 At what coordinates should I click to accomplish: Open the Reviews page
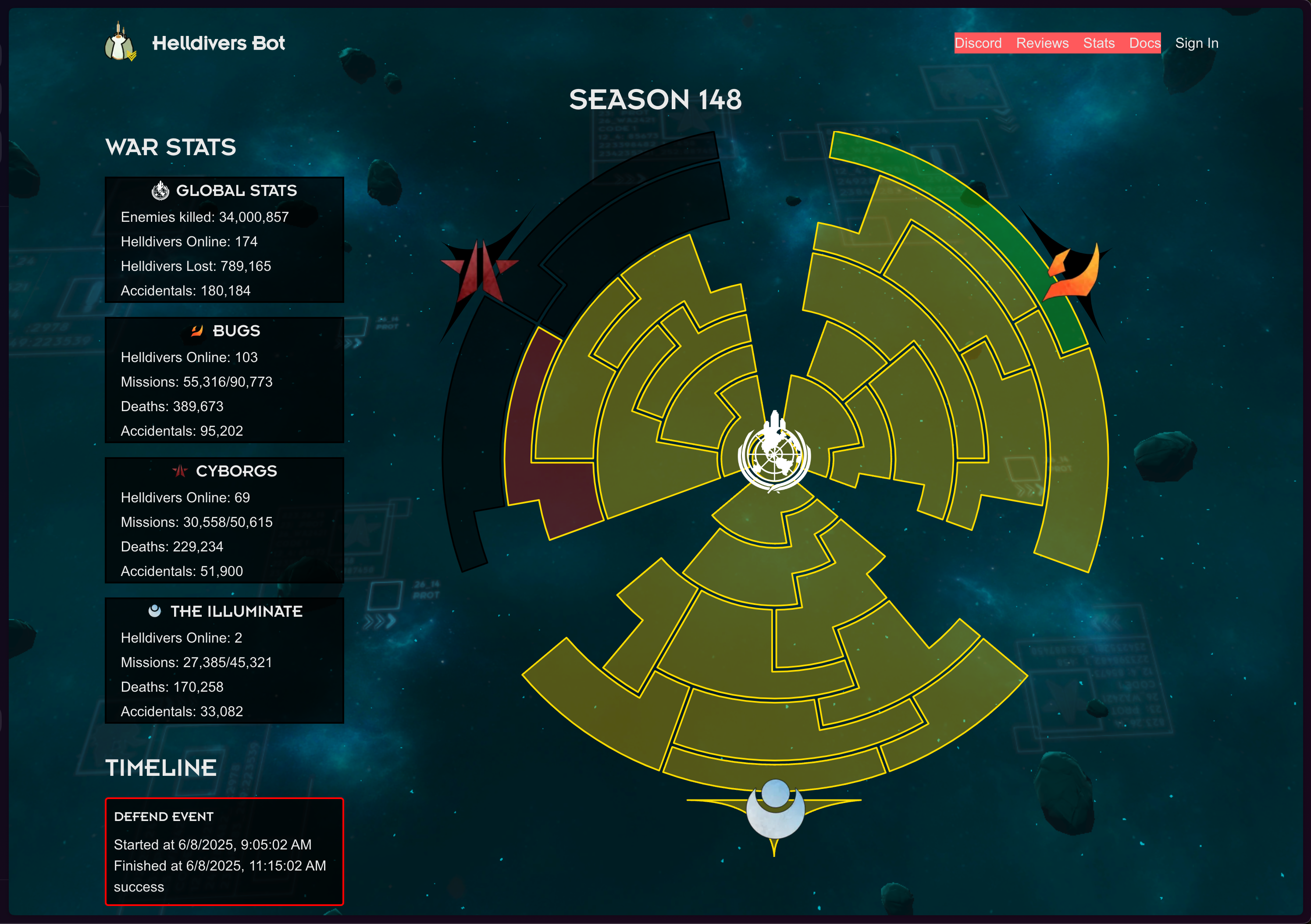1043,43
